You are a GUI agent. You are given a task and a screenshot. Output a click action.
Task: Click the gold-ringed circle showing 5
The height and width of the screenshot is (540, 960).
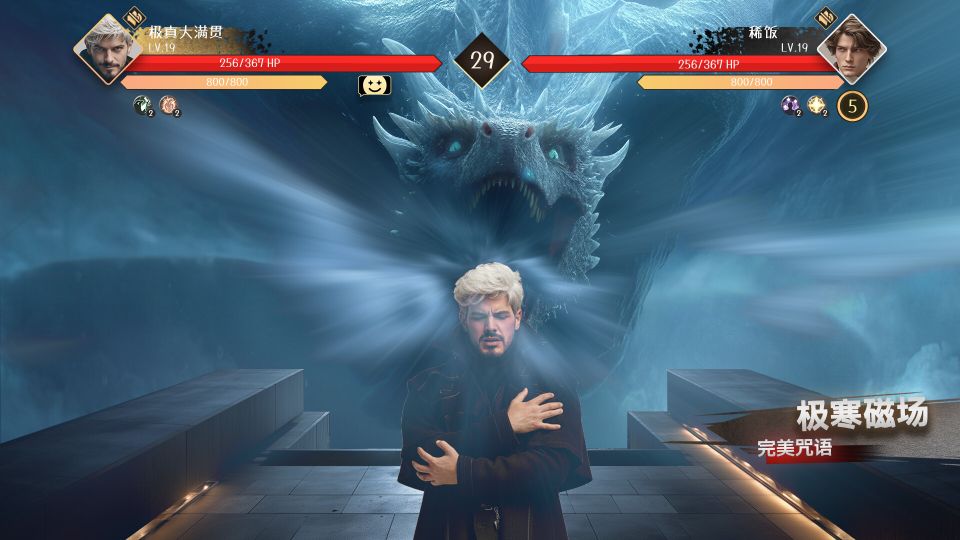pyautogui.click(x=852, y=105)
